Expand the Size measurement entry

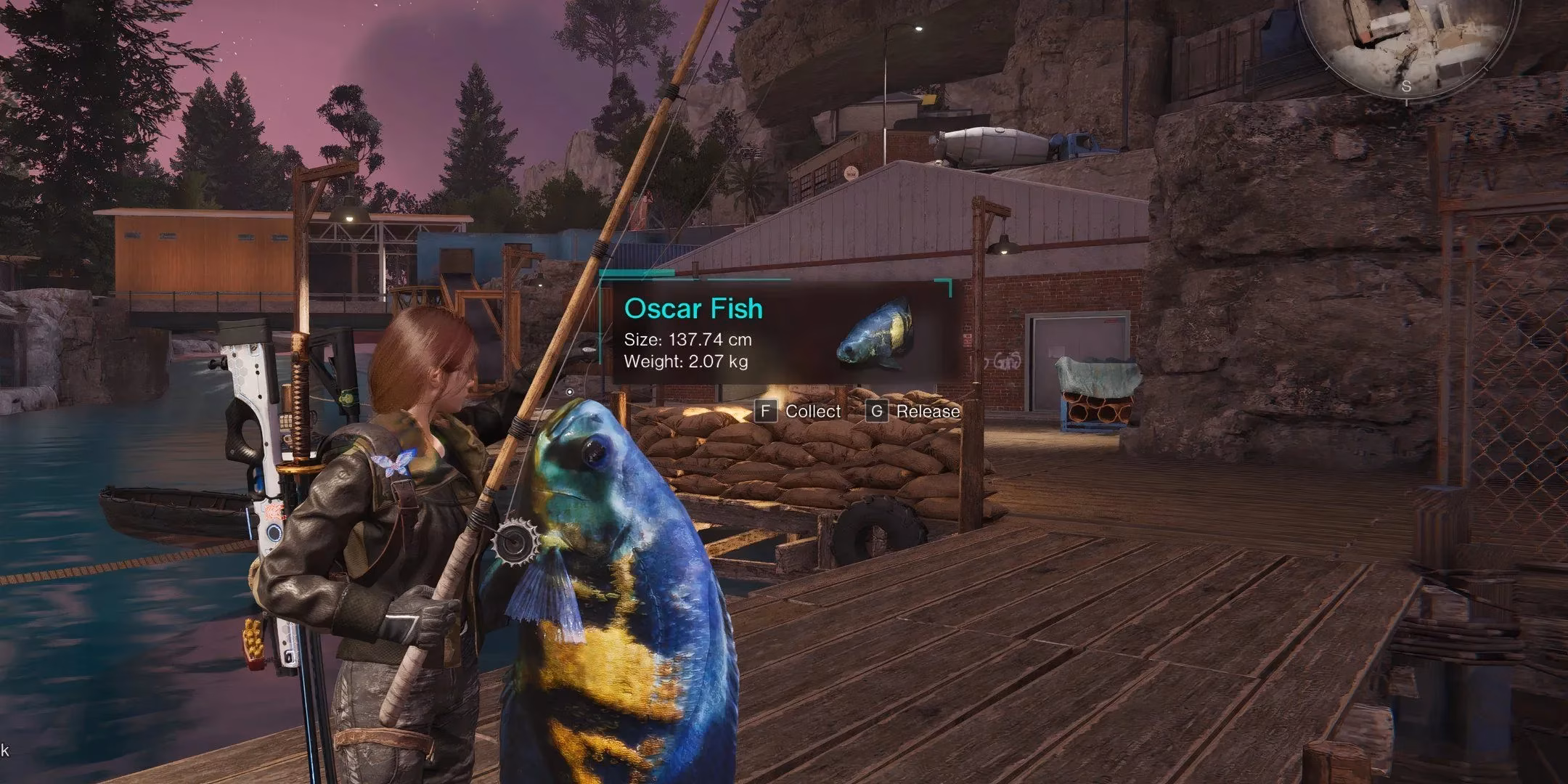(x=688, y=339)
